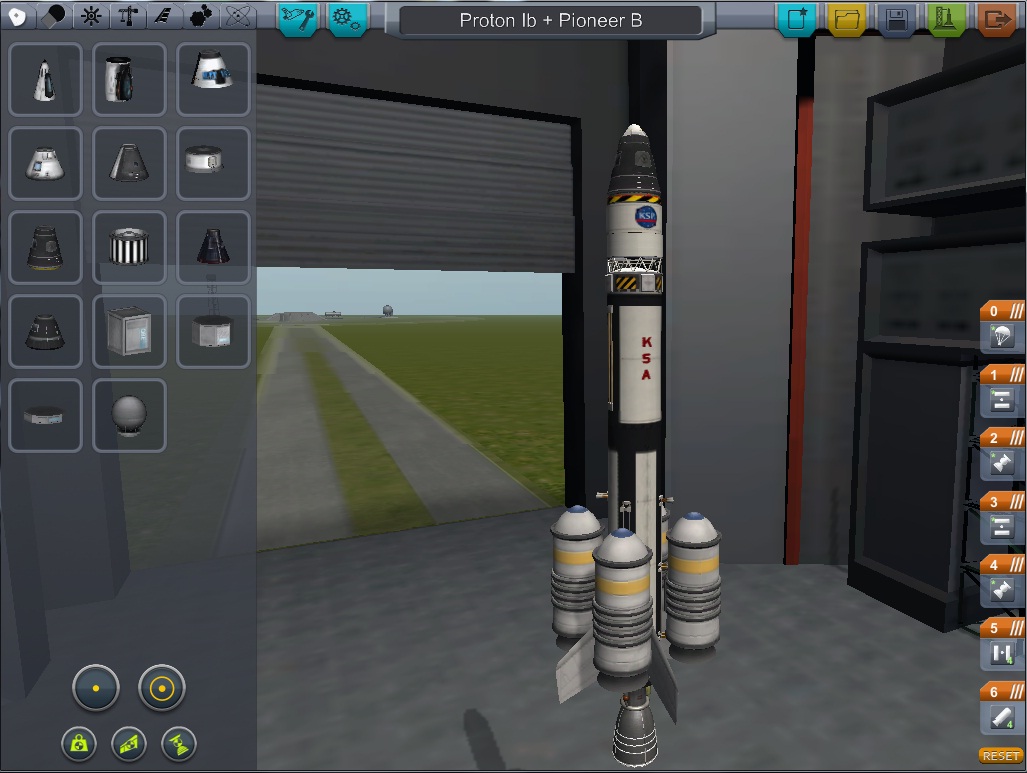Viewport: 1027px width, 773px height.
Task: Select stage 0 parachute icon
Action: [1002, 339]
